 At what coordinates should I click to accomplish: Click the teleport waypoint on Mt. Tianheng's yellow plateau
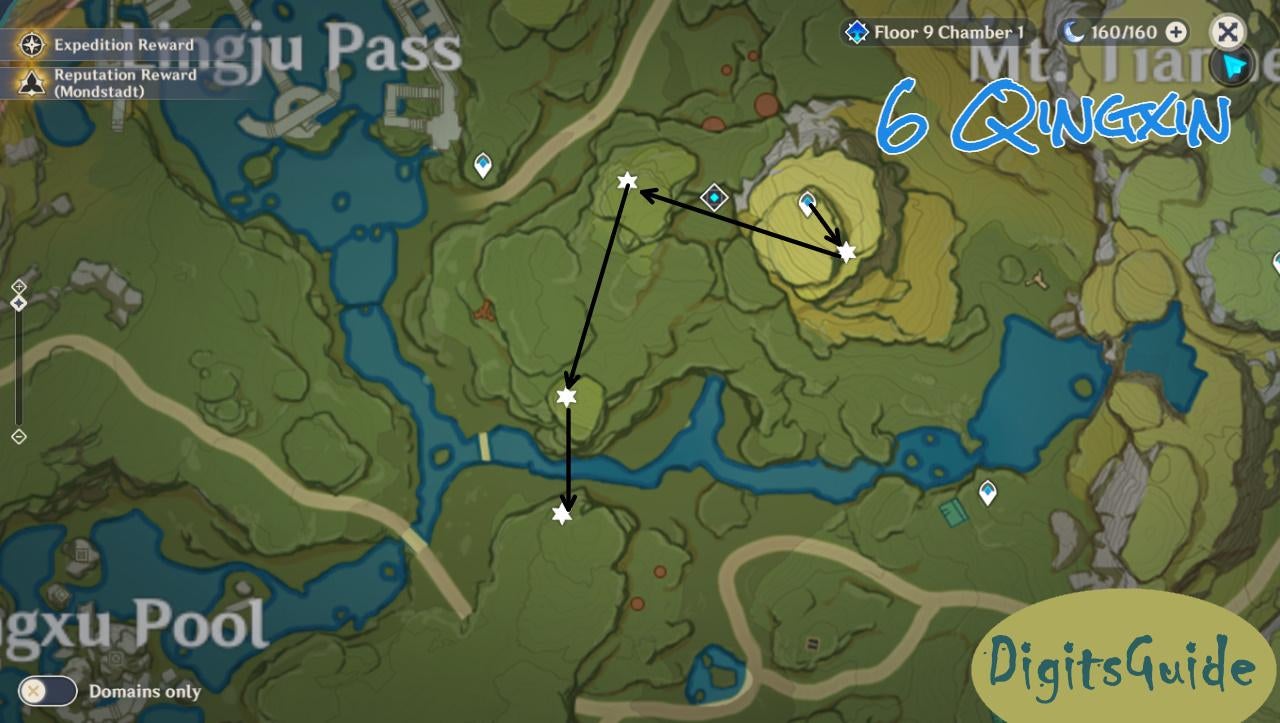[806, 201]
